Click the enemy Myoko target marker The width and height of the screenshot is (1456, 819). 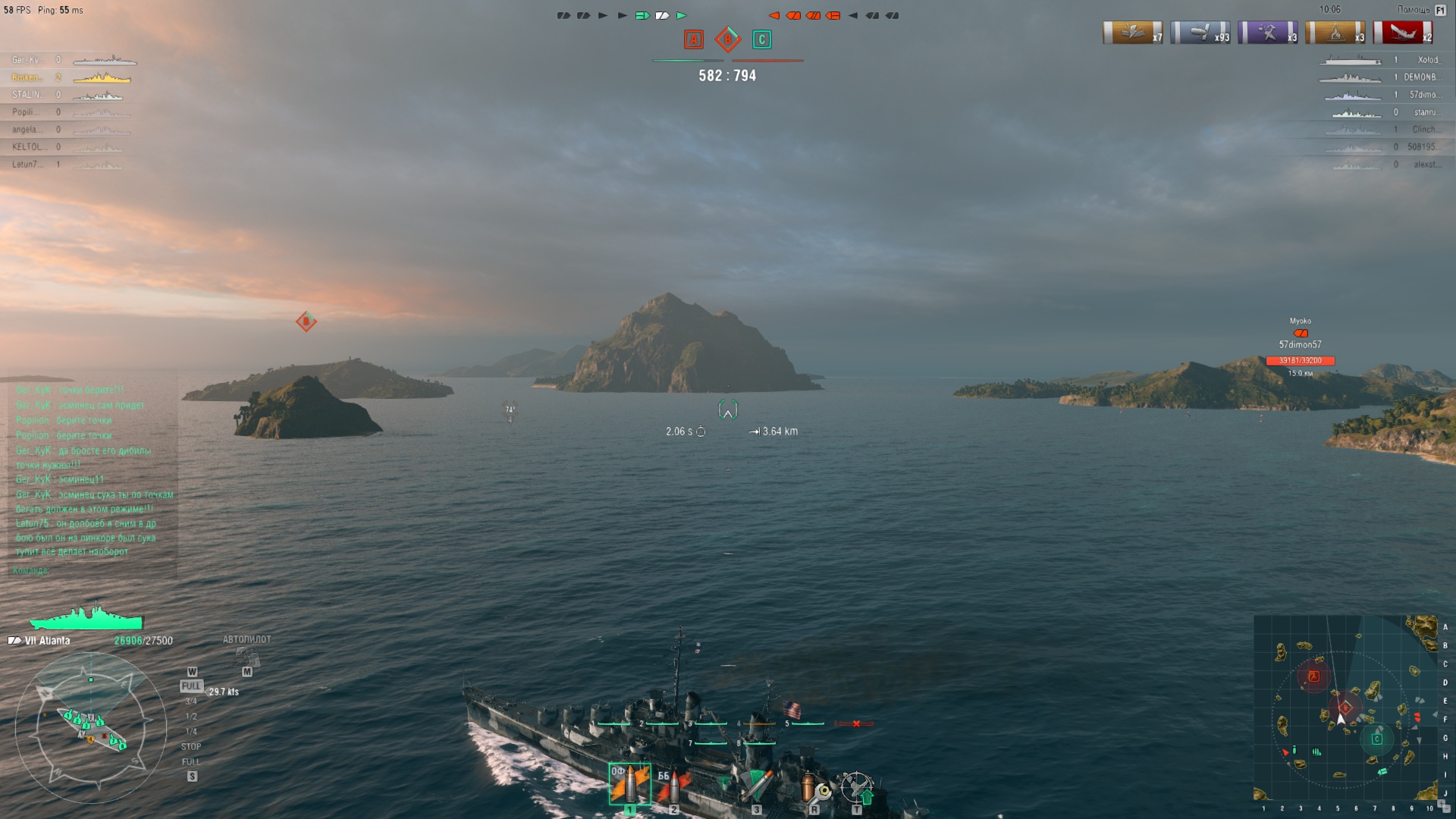pyautogui.click(x=1301, y=334)
